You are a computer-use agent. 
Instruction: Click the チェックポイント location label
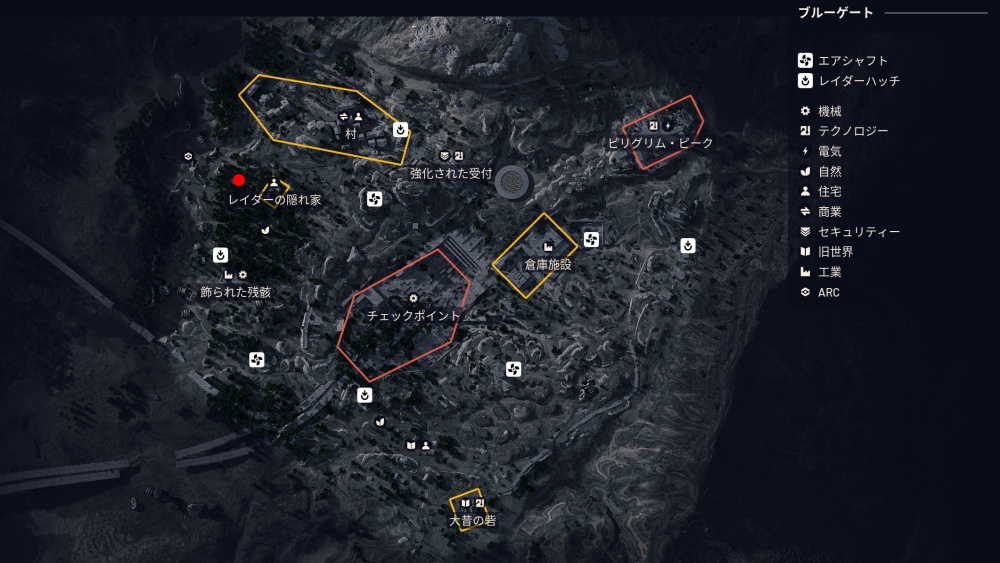coord(414,315)
